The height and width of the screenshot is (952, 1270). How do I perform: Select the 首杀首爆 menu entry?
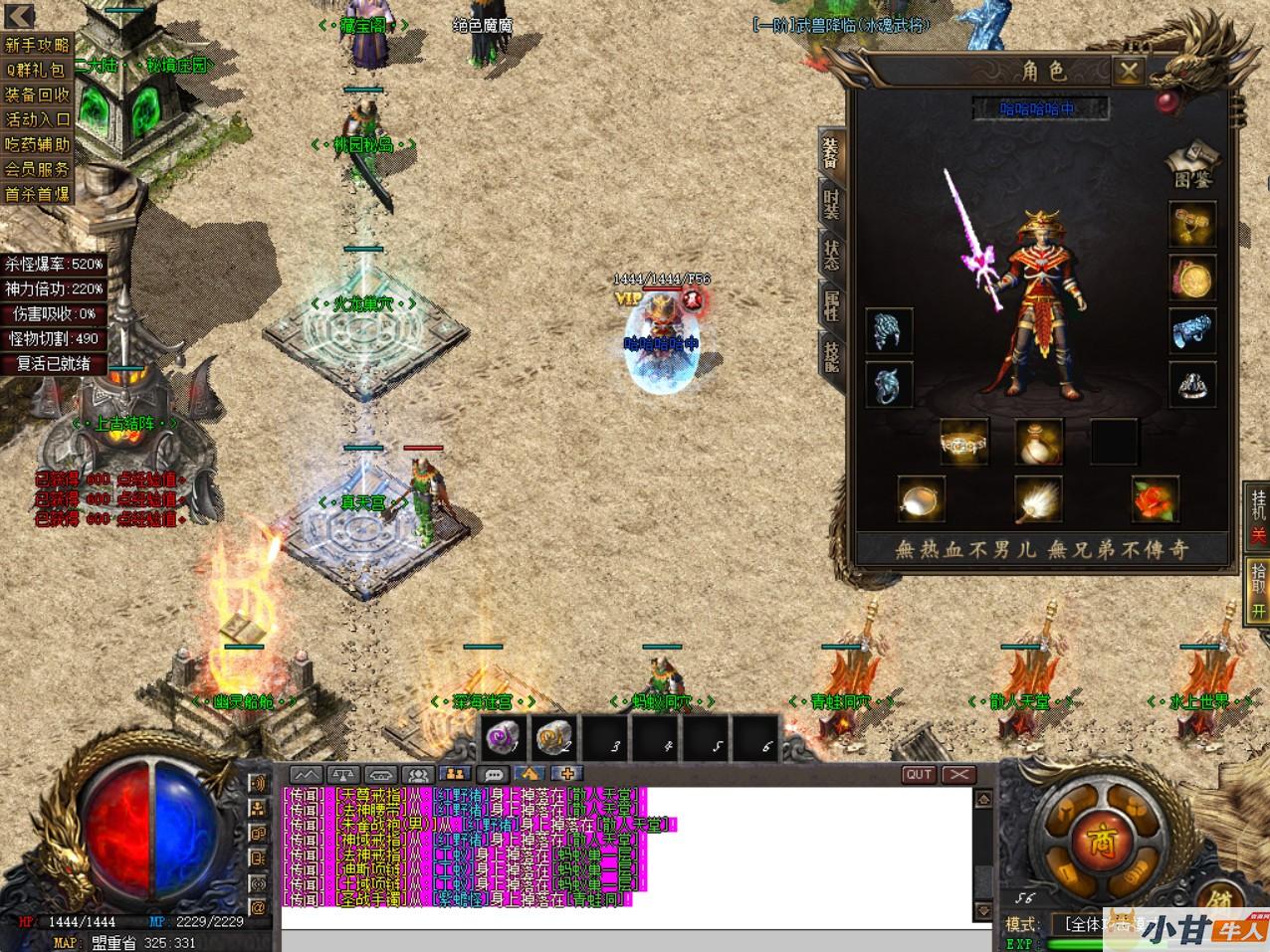[x=37, y=194]
